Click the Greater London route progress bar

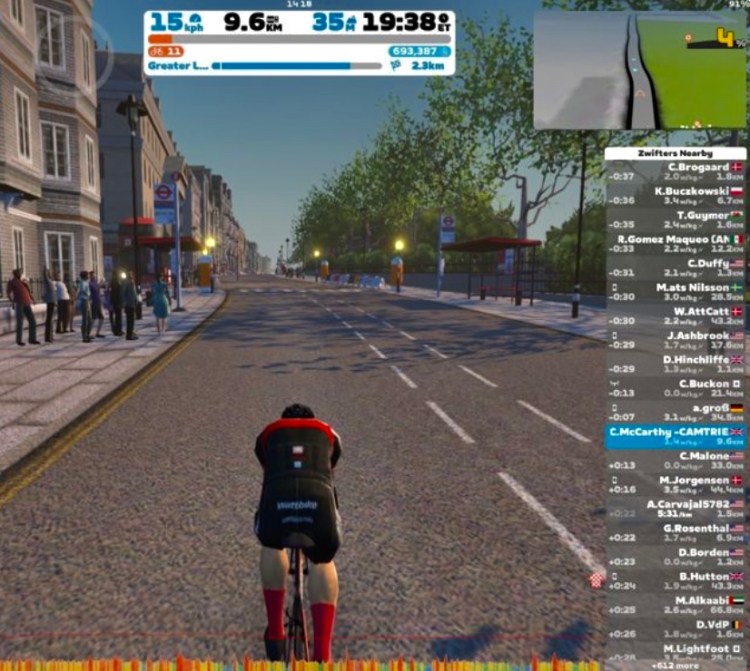pyautogui.click(x=296, y=66)
